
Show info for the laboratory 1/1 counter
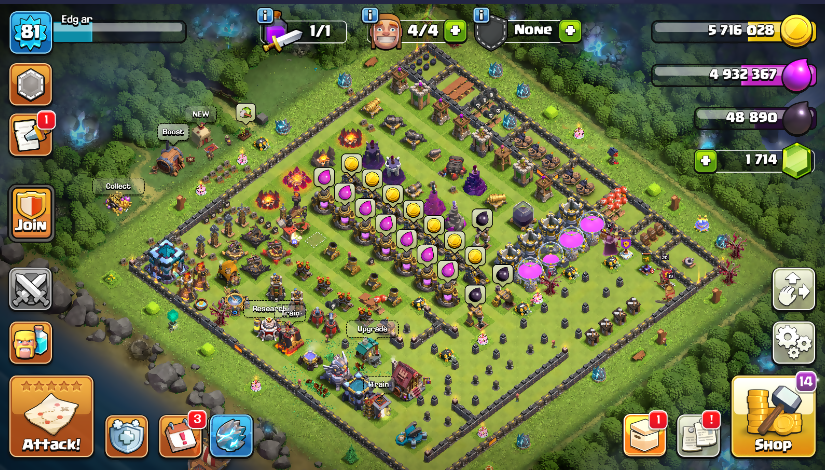point(265,15)
